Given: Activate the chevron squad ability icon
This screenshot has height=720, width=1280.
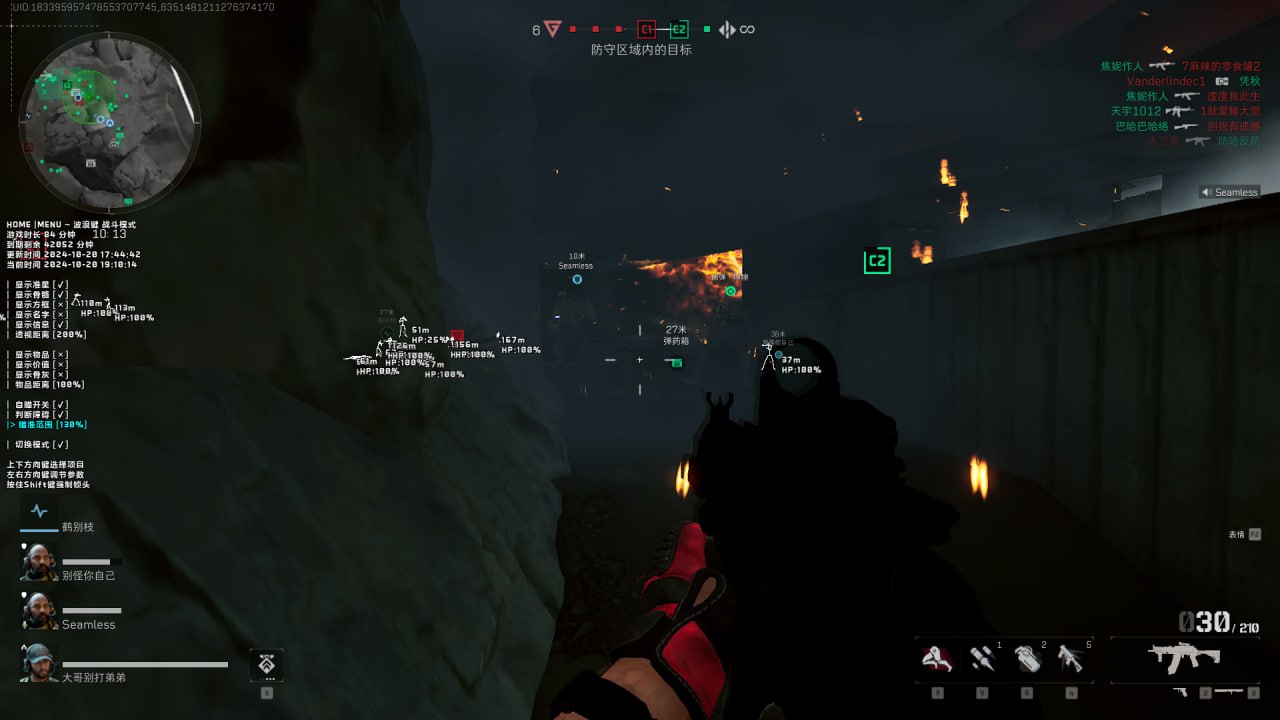Looking at the screenshot, I should 266,664.
